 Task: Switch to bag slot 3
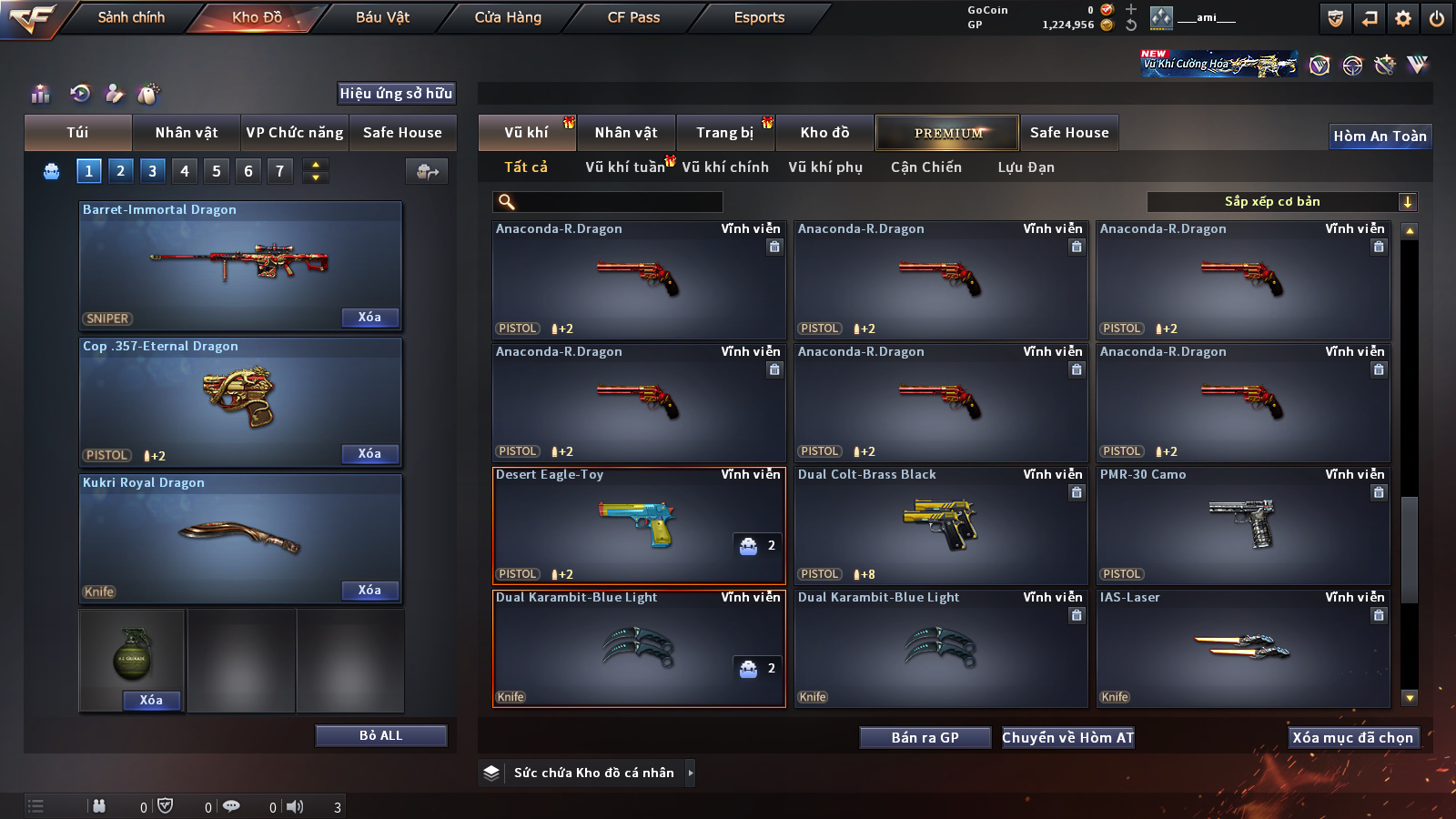pos(152,170)
